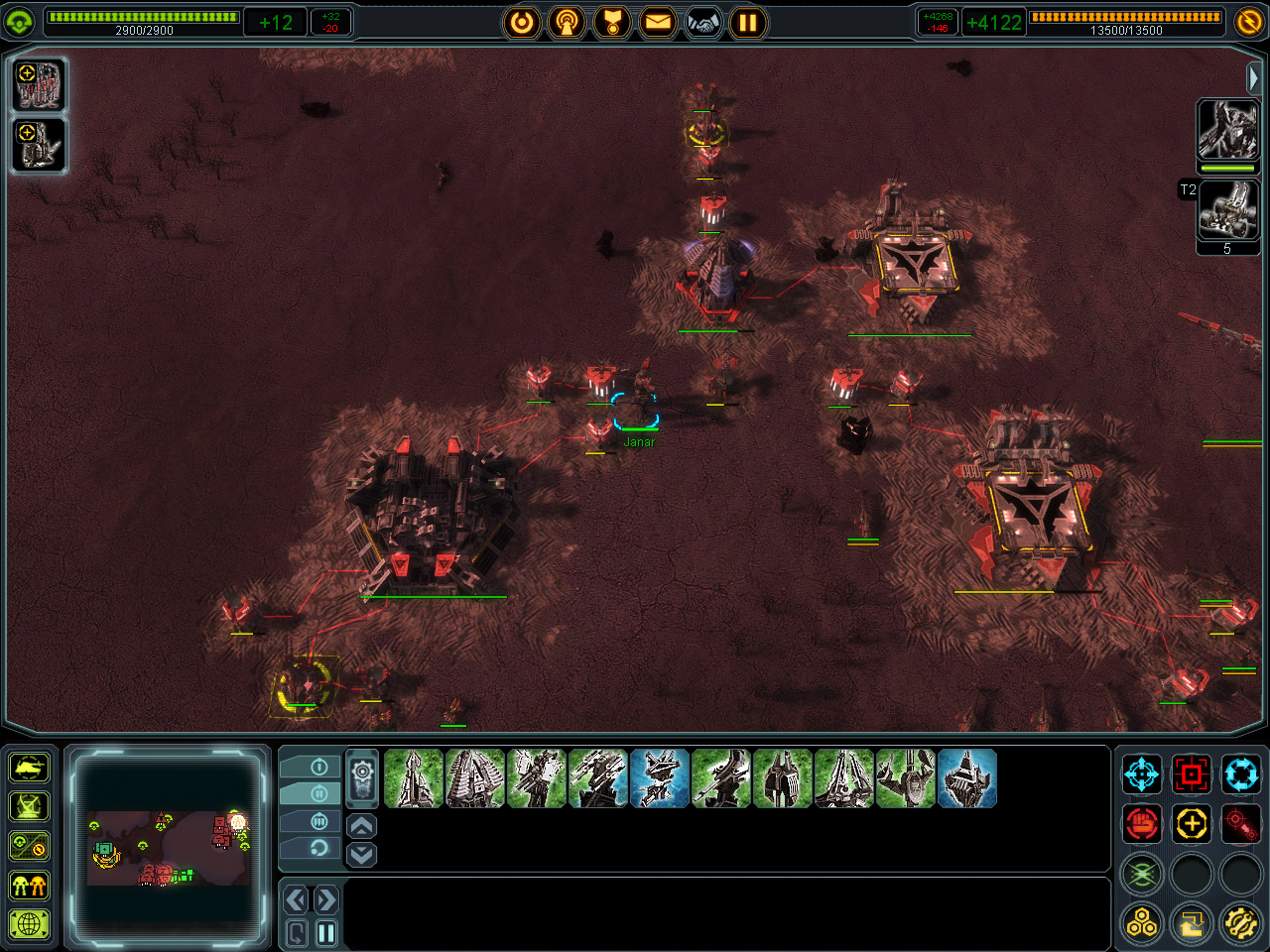
Task: Open the diplomacy handshake panel
Action: pos(703,22)
